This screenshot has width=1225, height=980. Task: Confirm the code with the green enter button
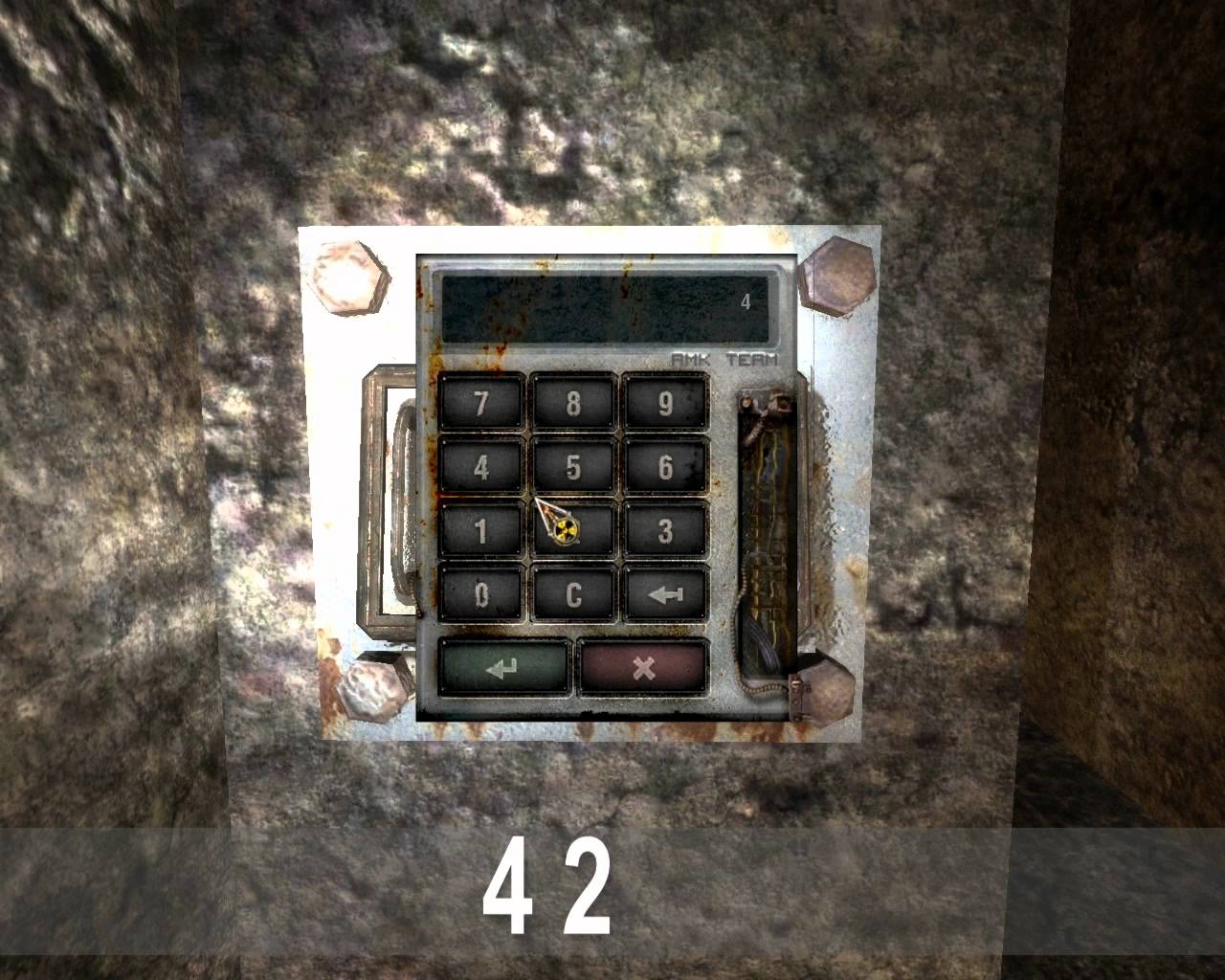tap(504, 667)
